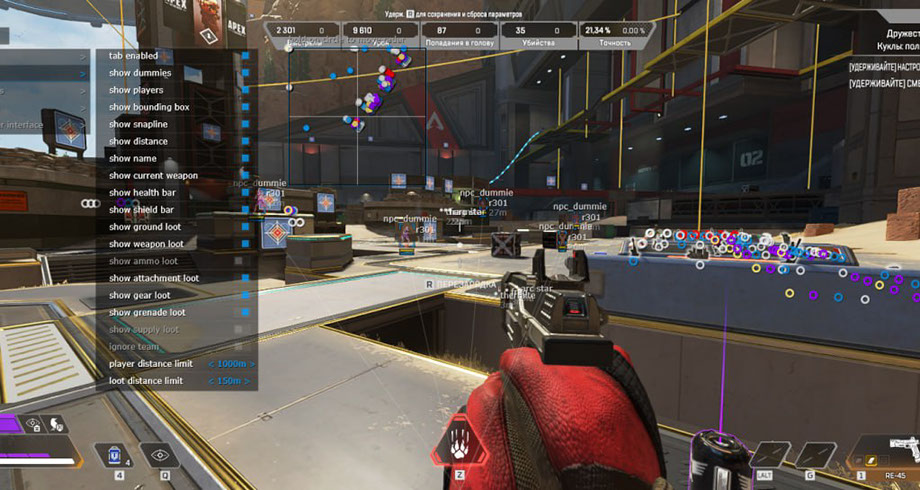Viewport: 920px width, 490px height.
Task: Toggle the "show gear loot" checkbox
Action: pyautogui.click(x=245, y=295)
